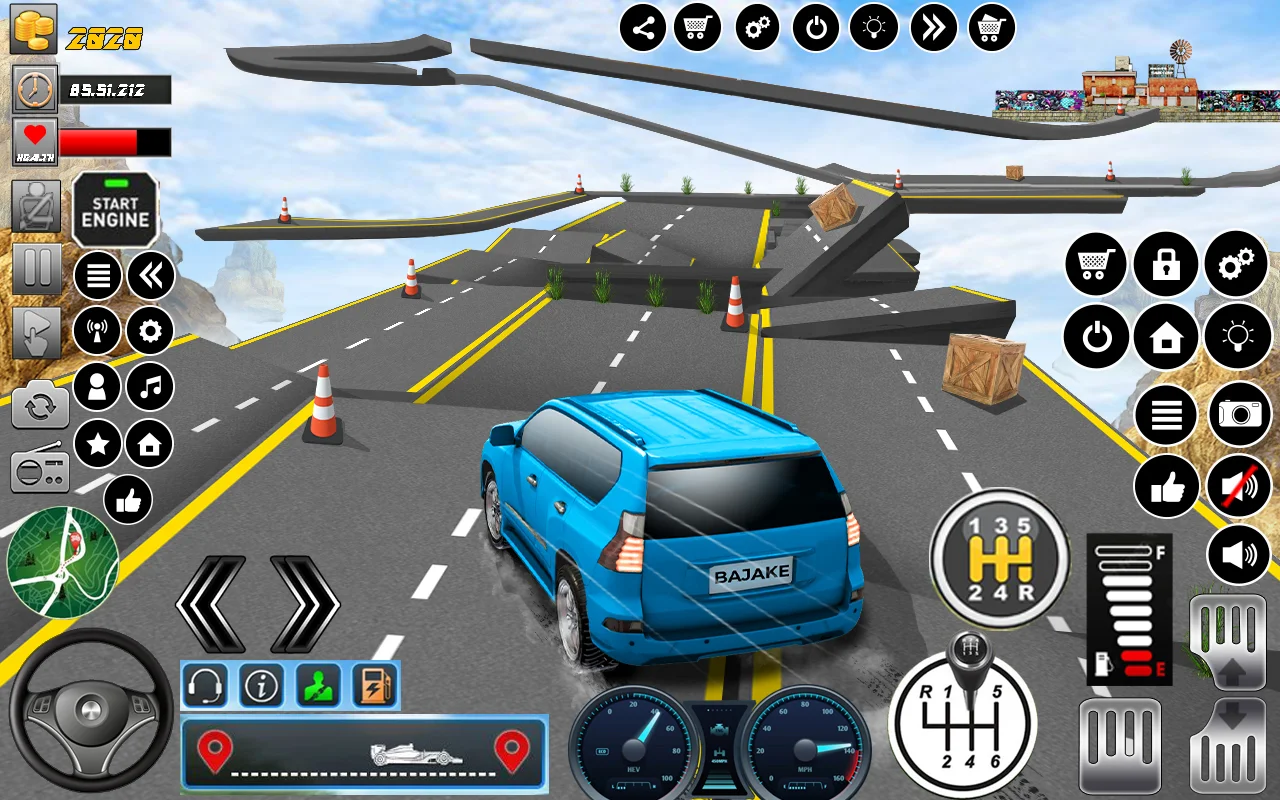Image resolution: width=1280 pixels, height=800 pixels.
Task: Steer left with the left arrow button
Action: (211, 604)
